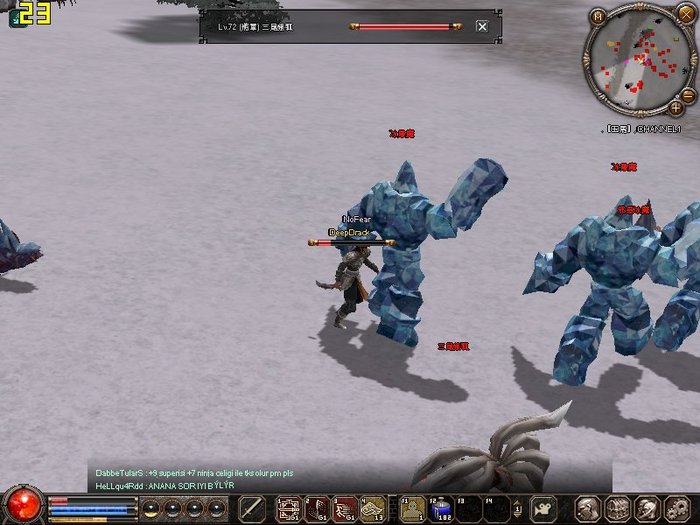Activate the scroll item slot with count 13
The height and width of the screenshot is (525, 700).
[373, 508]
